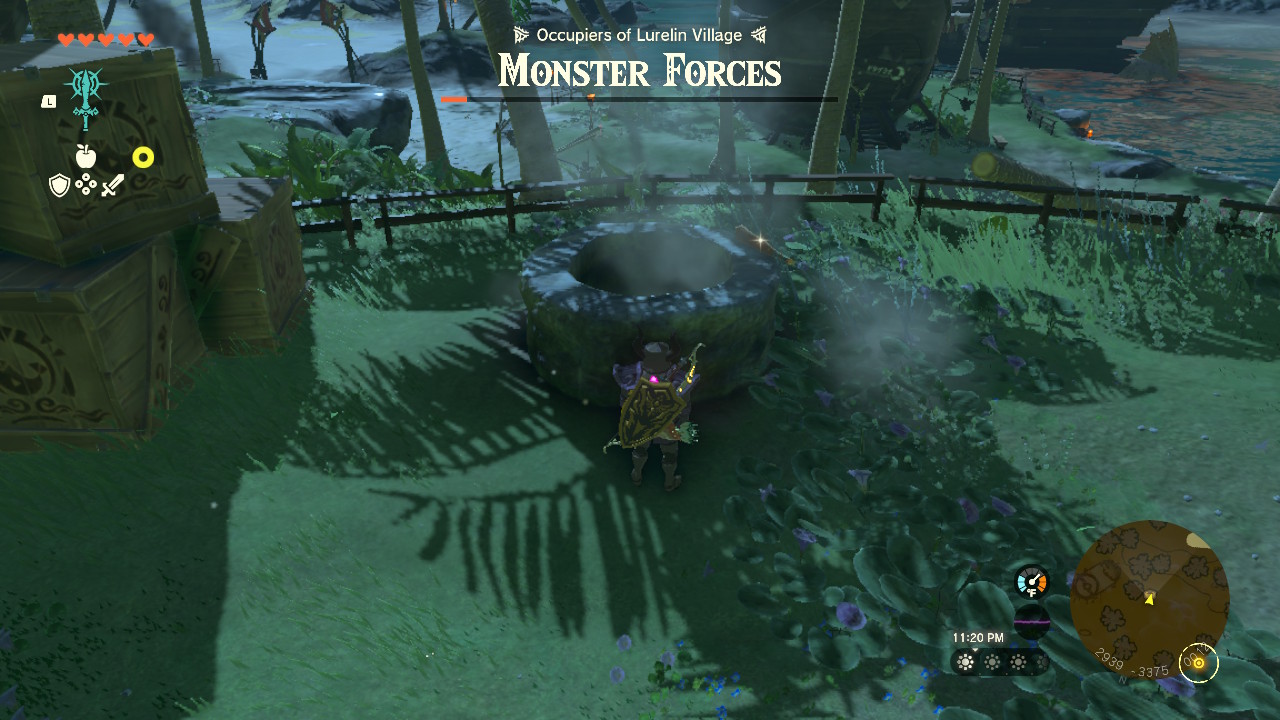
Task: Select the Master Sword ability icon
Action: tap(85, 91)
